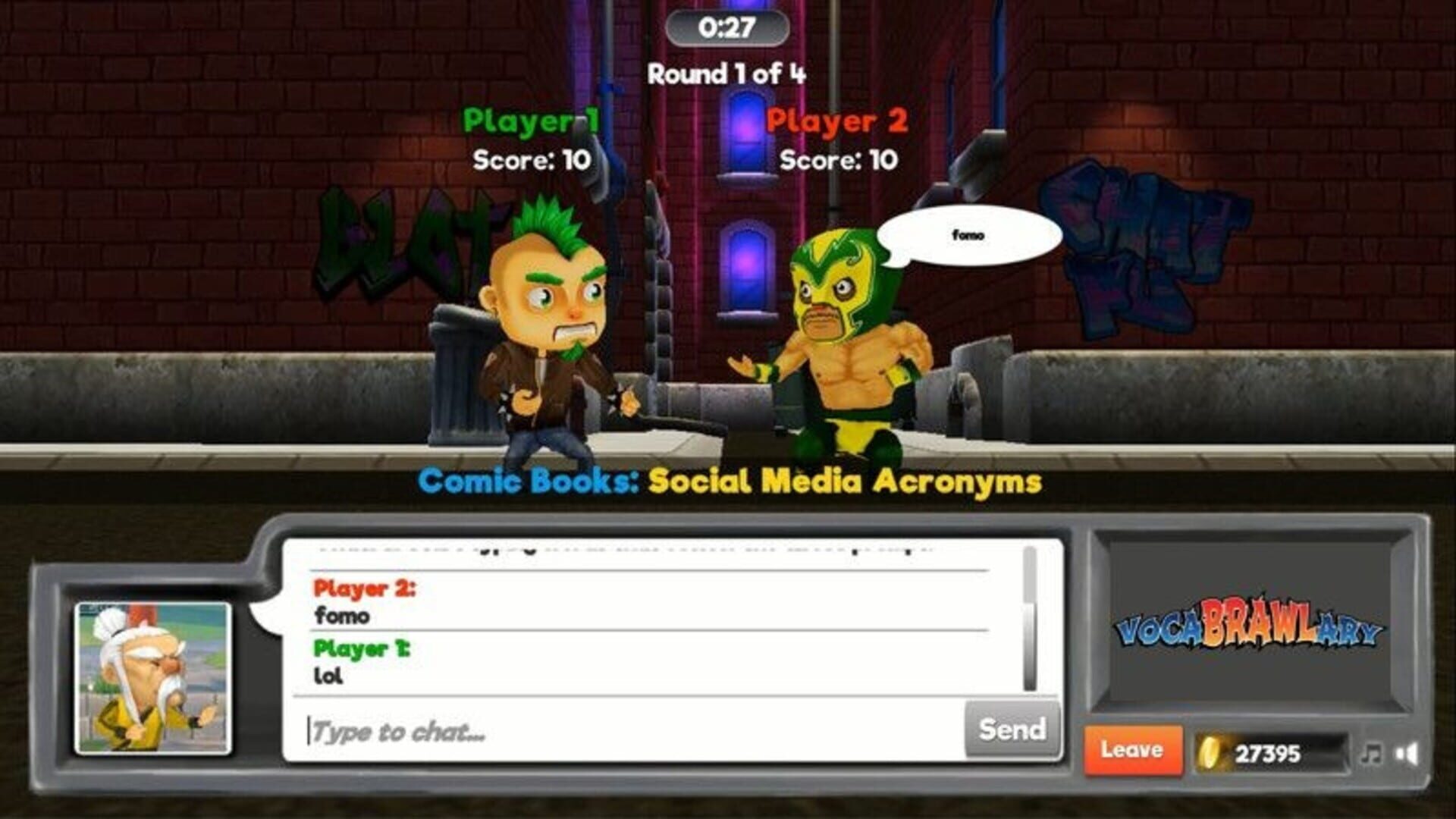Viewport: 1456px width, 819px height.
Task: Click Player 1's Score: 10 label
Action: (531, 160)
